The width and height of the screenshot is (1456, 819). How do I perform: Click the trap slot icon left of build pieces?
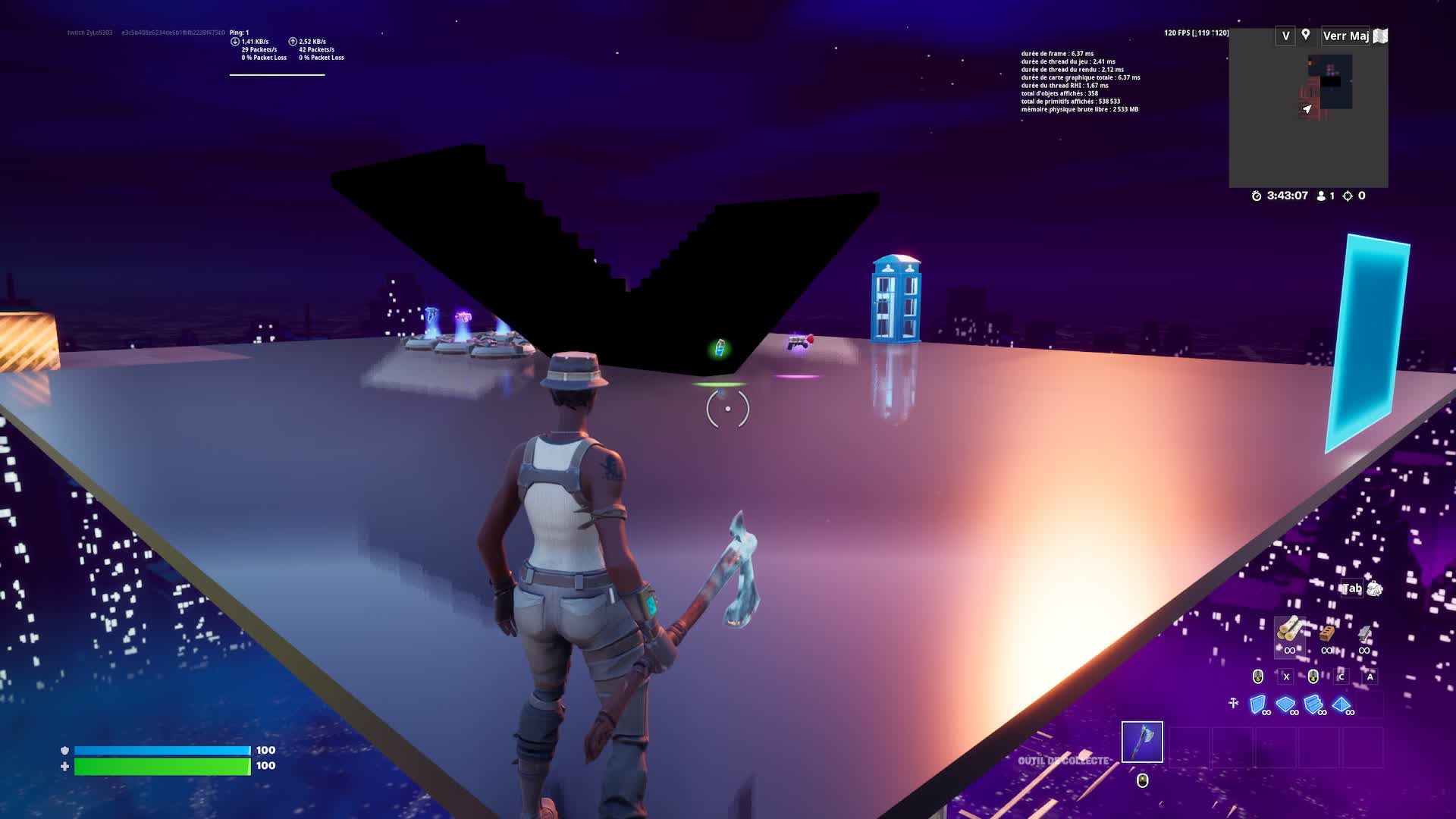(1233, 703)
